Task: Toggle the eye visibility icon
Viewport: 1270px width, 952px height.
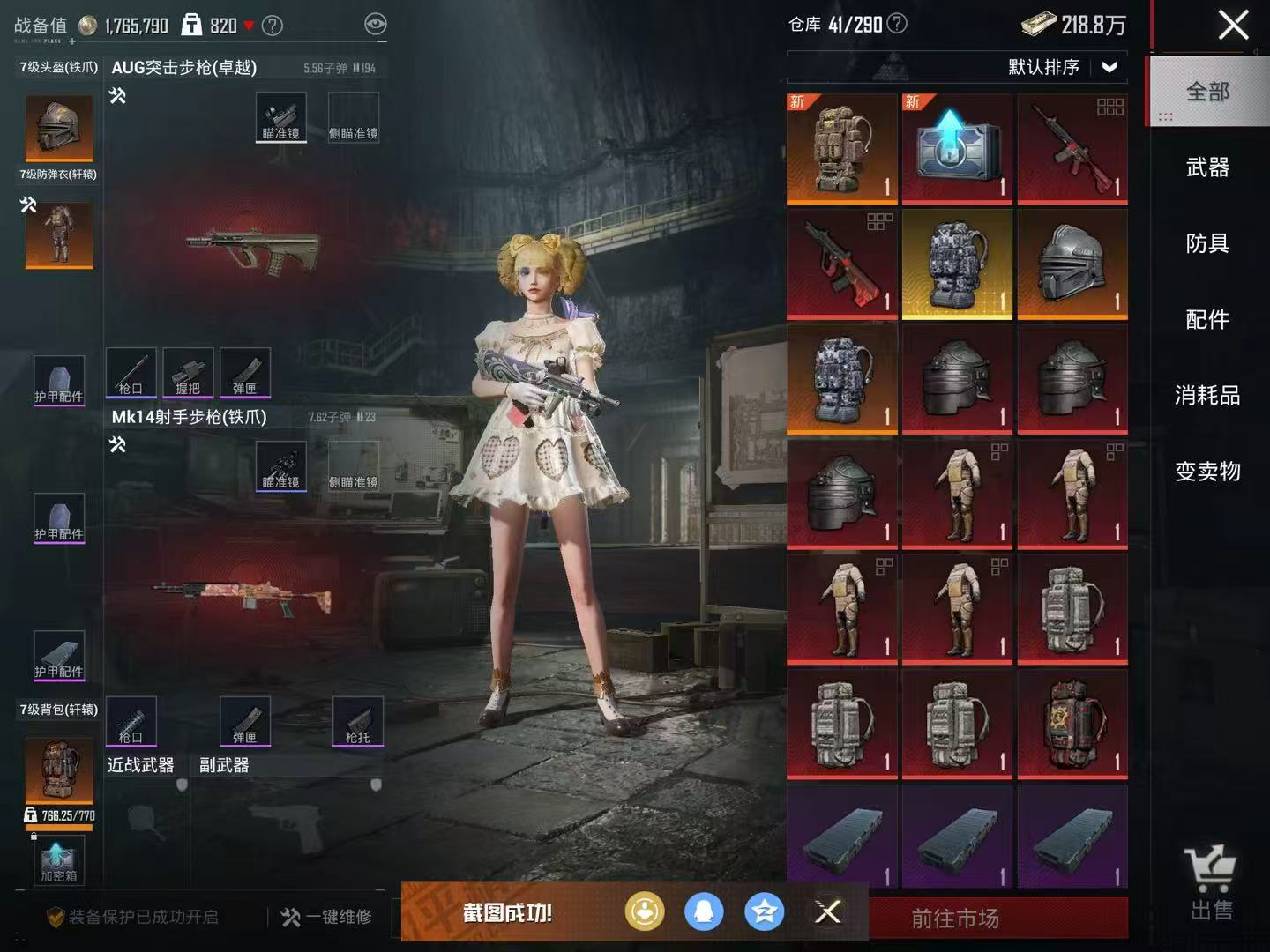Action: click(x=376, y=25)
